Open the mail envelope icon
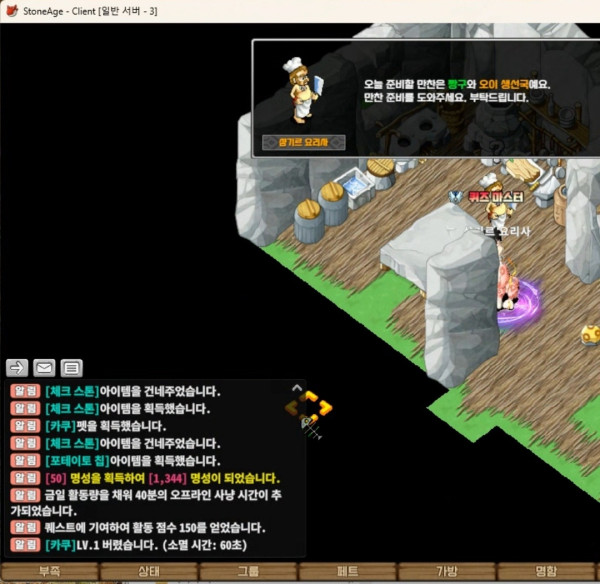The height and width of the screenshot is (584, 600). [x=44, y=366]
